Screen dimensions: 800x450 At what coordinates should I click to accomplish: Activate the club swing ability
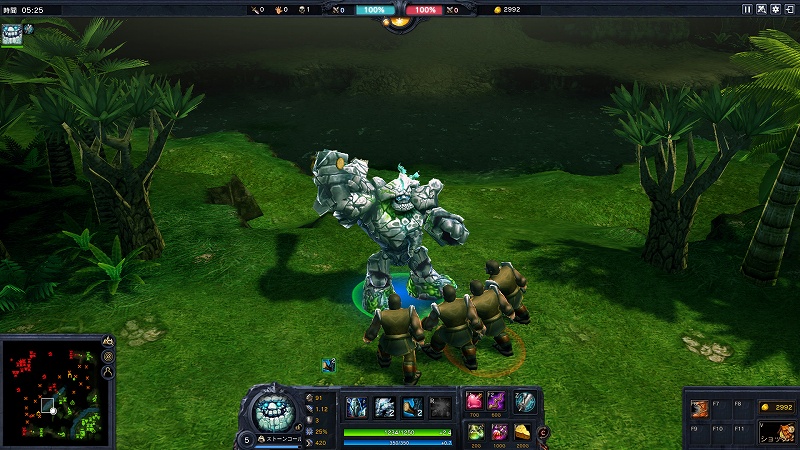pyautogui.click(x=413, y=406)
